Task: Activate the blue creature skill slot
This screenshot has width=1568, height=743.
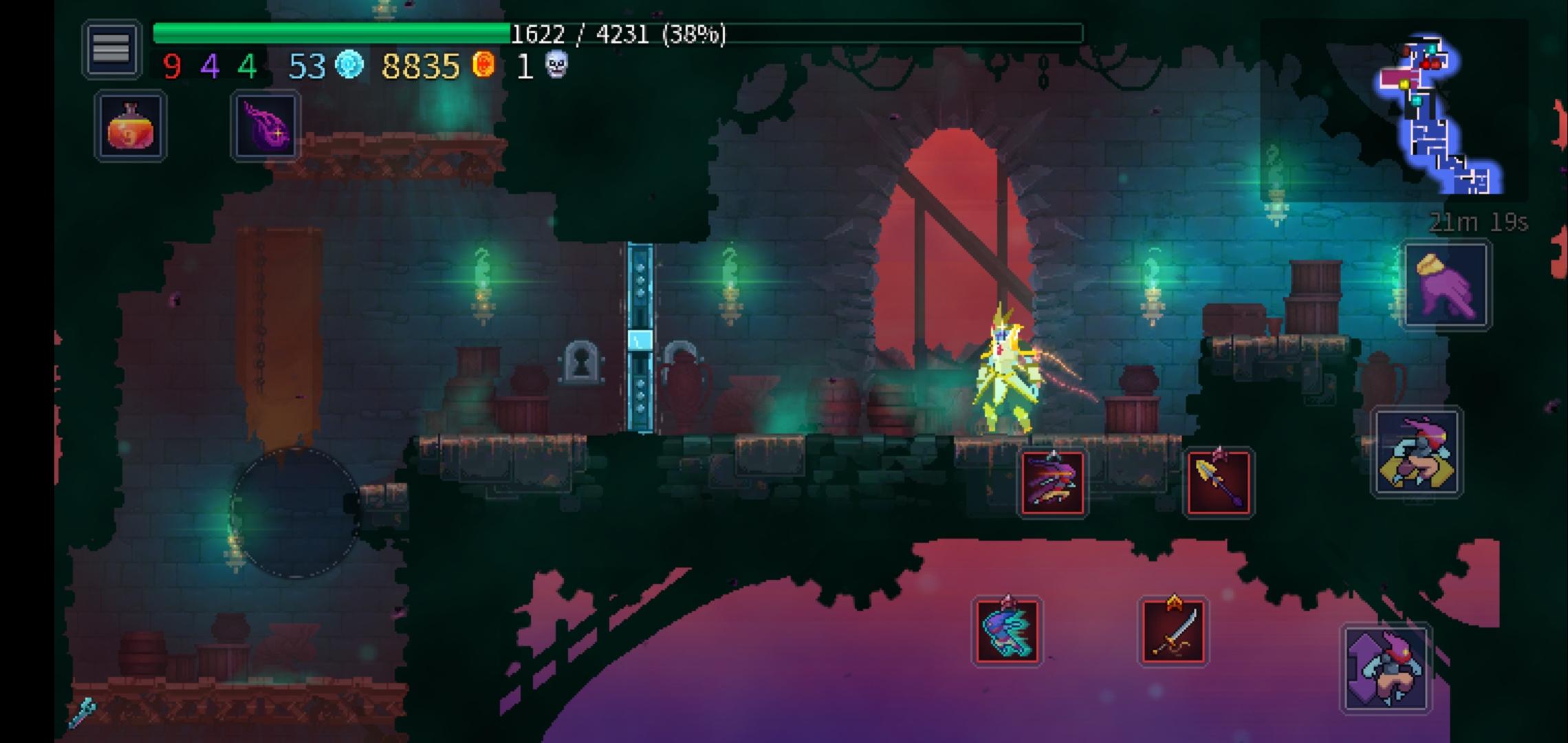Action: click(1007, 632)
